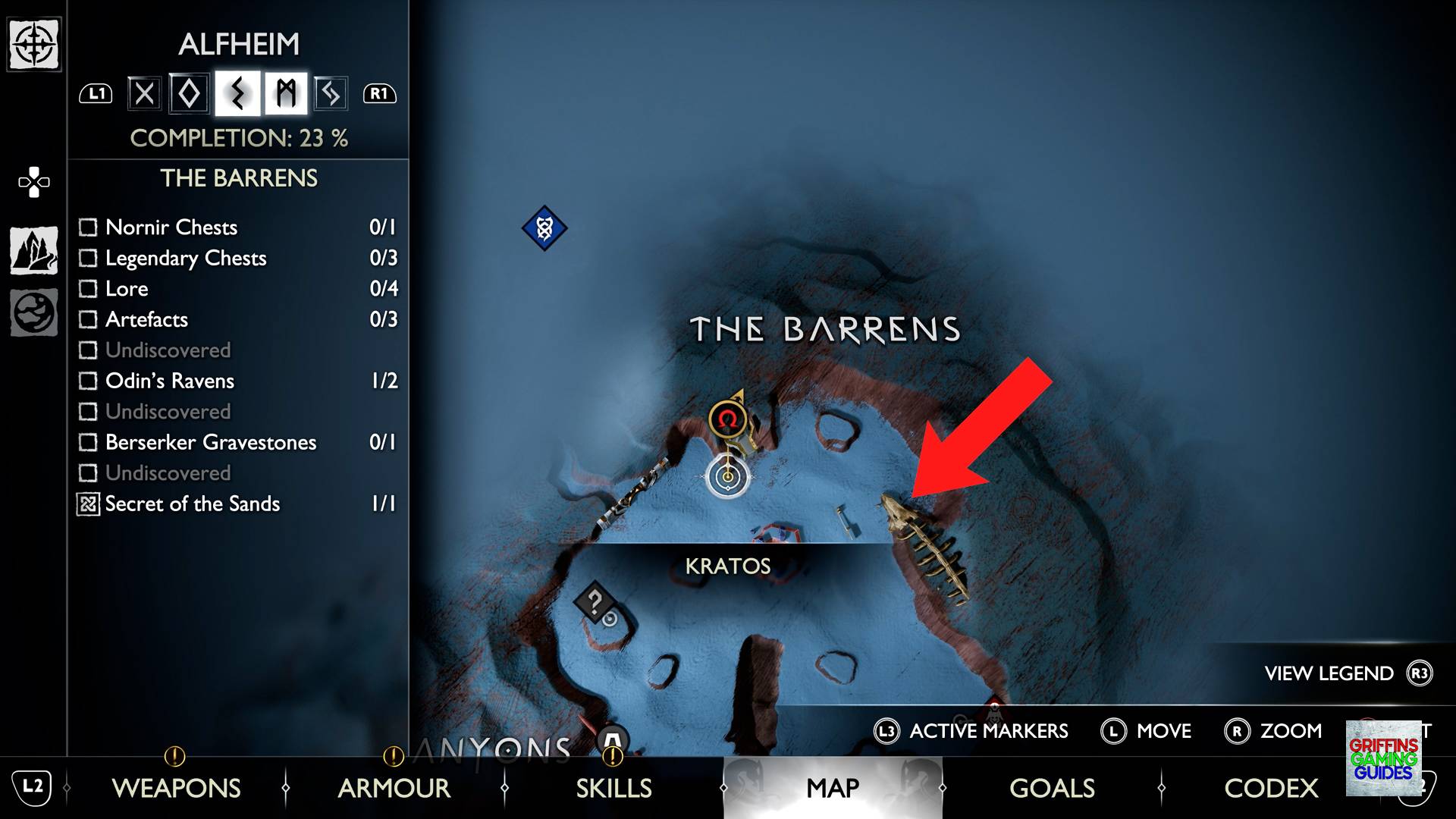Click the L1 previous realm selector
Image resolution: width=1456 pixels, height=819 pixels.
point(95,93)
